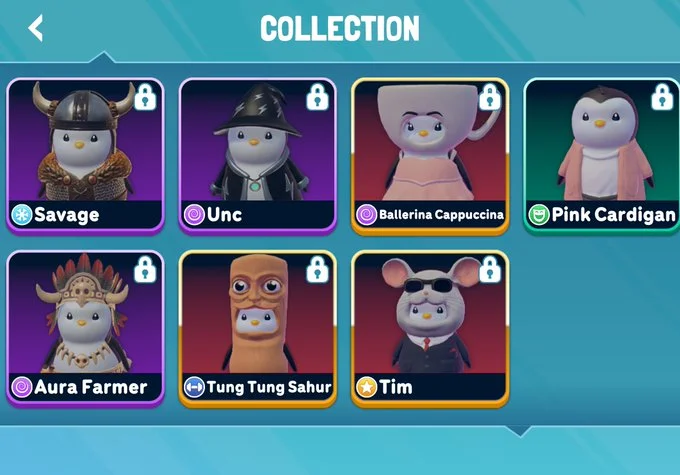Select the Savage penguin skin
Screen dimensions: 680x475
(x=85, y=155)
